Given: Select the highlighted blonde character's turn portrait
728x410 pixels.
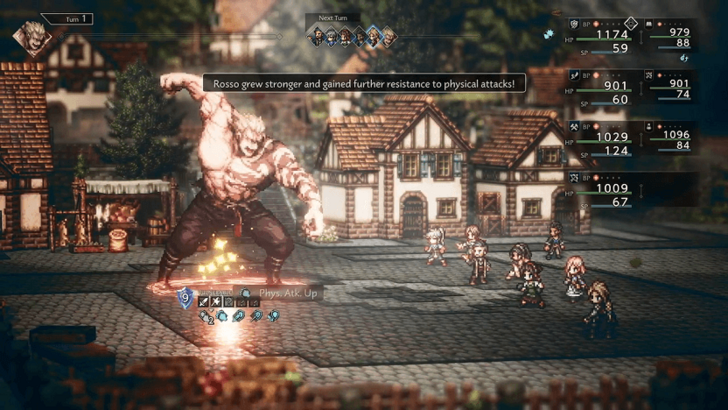Looking at the screenshot, I should (374, 36).
